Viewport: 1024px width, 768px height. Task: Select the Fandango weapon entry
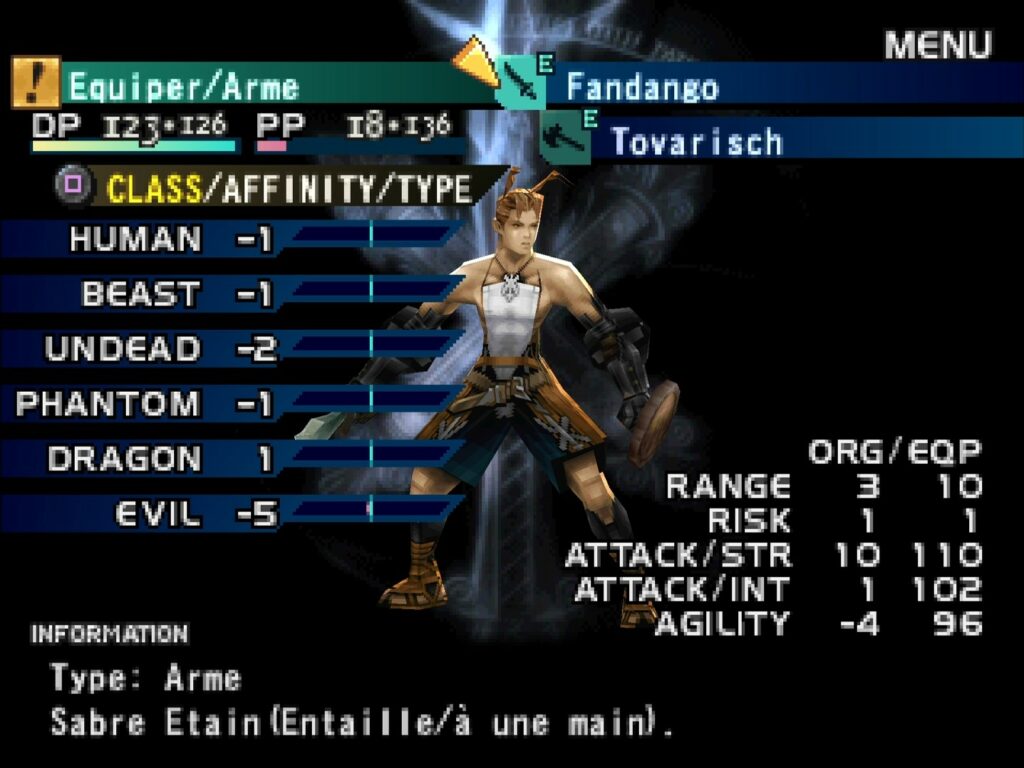tap(642, 86)
